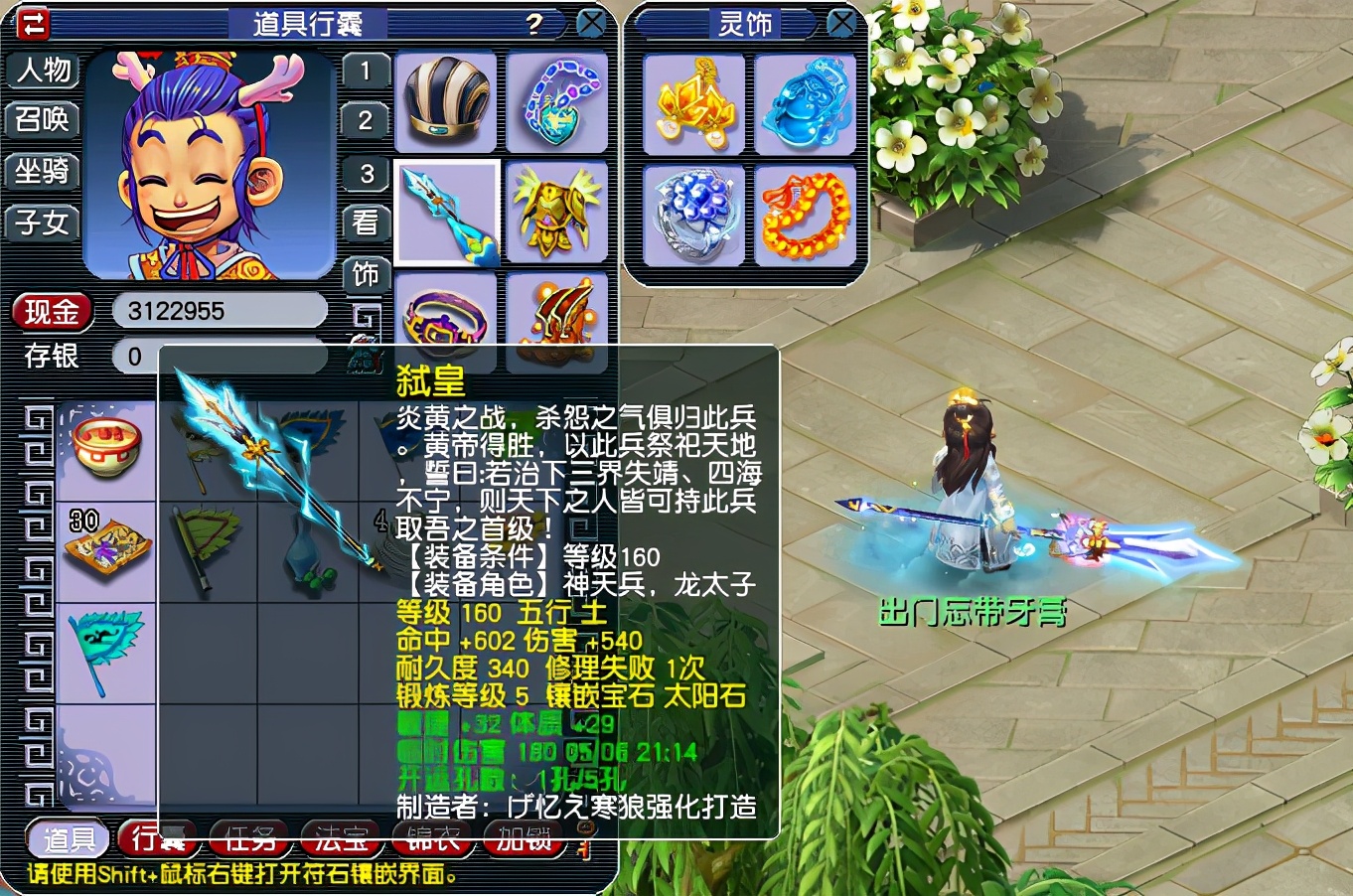The height and width of the screenshot is (896, 1353).
Task: Toggle the 看 equipment view button
Action: click(x=366, y=223)
